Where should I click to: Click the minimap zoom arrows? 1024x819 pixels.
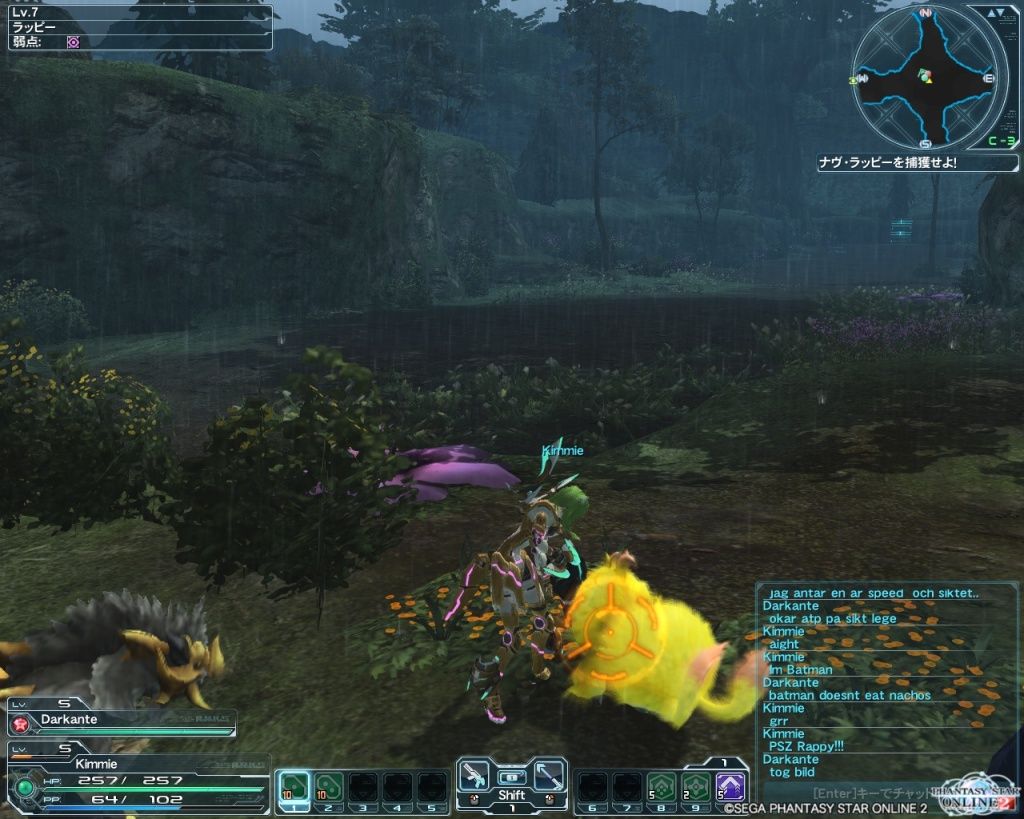pyautogui.click(x=995, y=13)
